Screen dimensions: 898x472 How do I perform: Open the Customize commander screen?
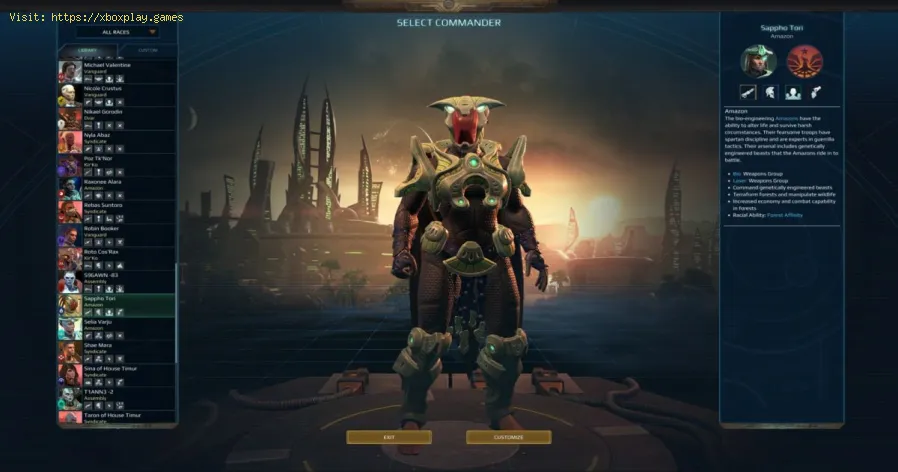[508, 437]
